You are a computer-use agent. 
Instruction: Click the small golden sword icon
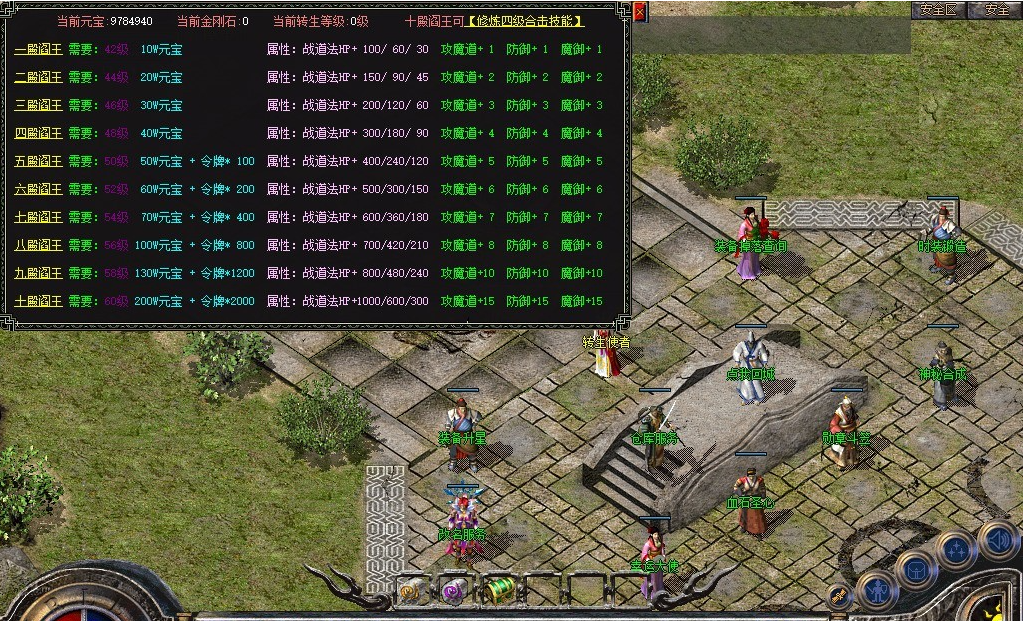tap(840, 596)
